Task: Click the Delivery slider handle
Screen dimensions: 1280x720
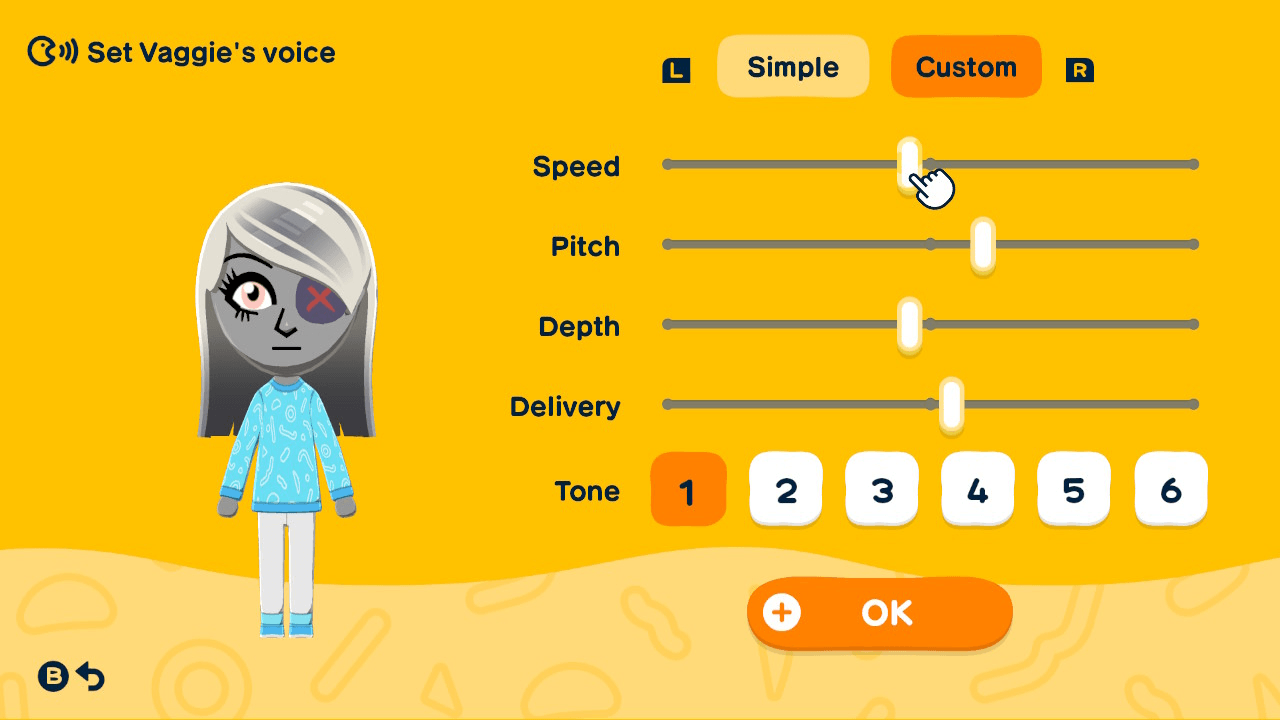Action: click(952, 404)
